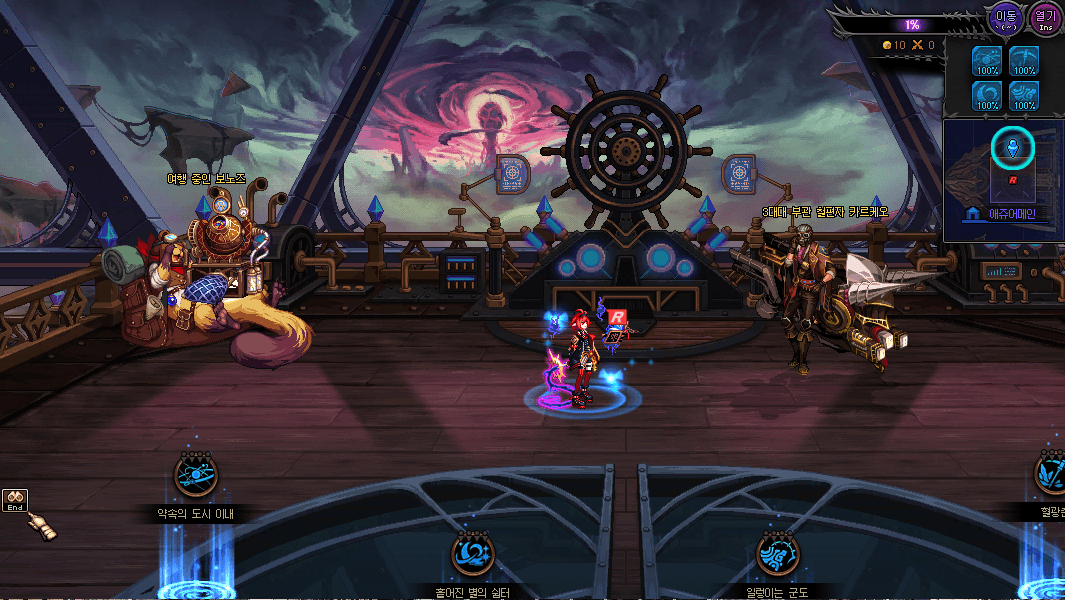The image size is (1065, 600).
Task: Choose the wave pattern dungeon icon at 100%
Action: [x=1024, y=96]
